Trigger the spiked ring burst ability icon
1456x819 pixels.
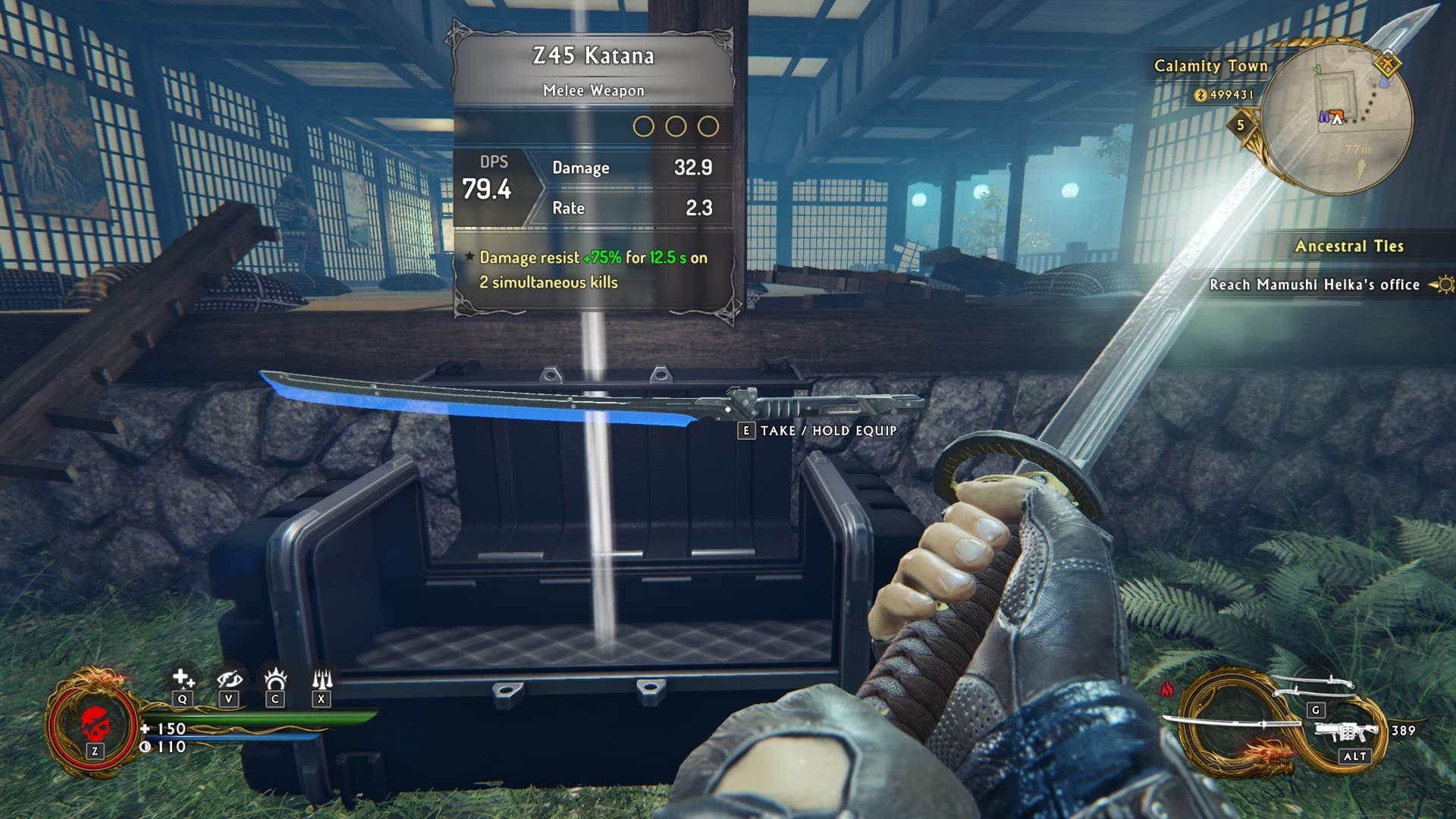coord(275,678)
